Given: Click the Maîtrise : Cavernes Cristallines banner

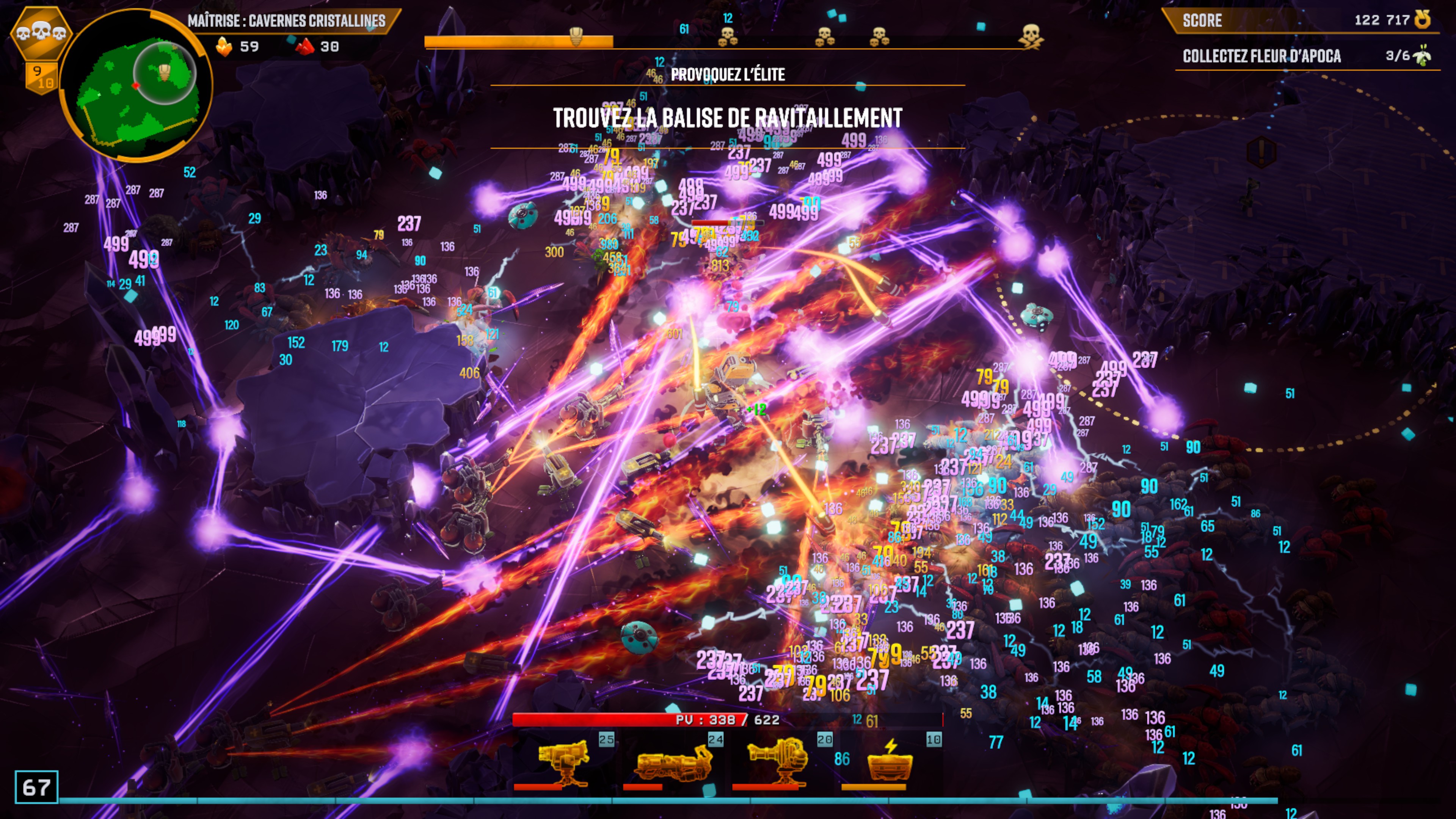Looking at the screenshot, I should click(x=287, y=21).
